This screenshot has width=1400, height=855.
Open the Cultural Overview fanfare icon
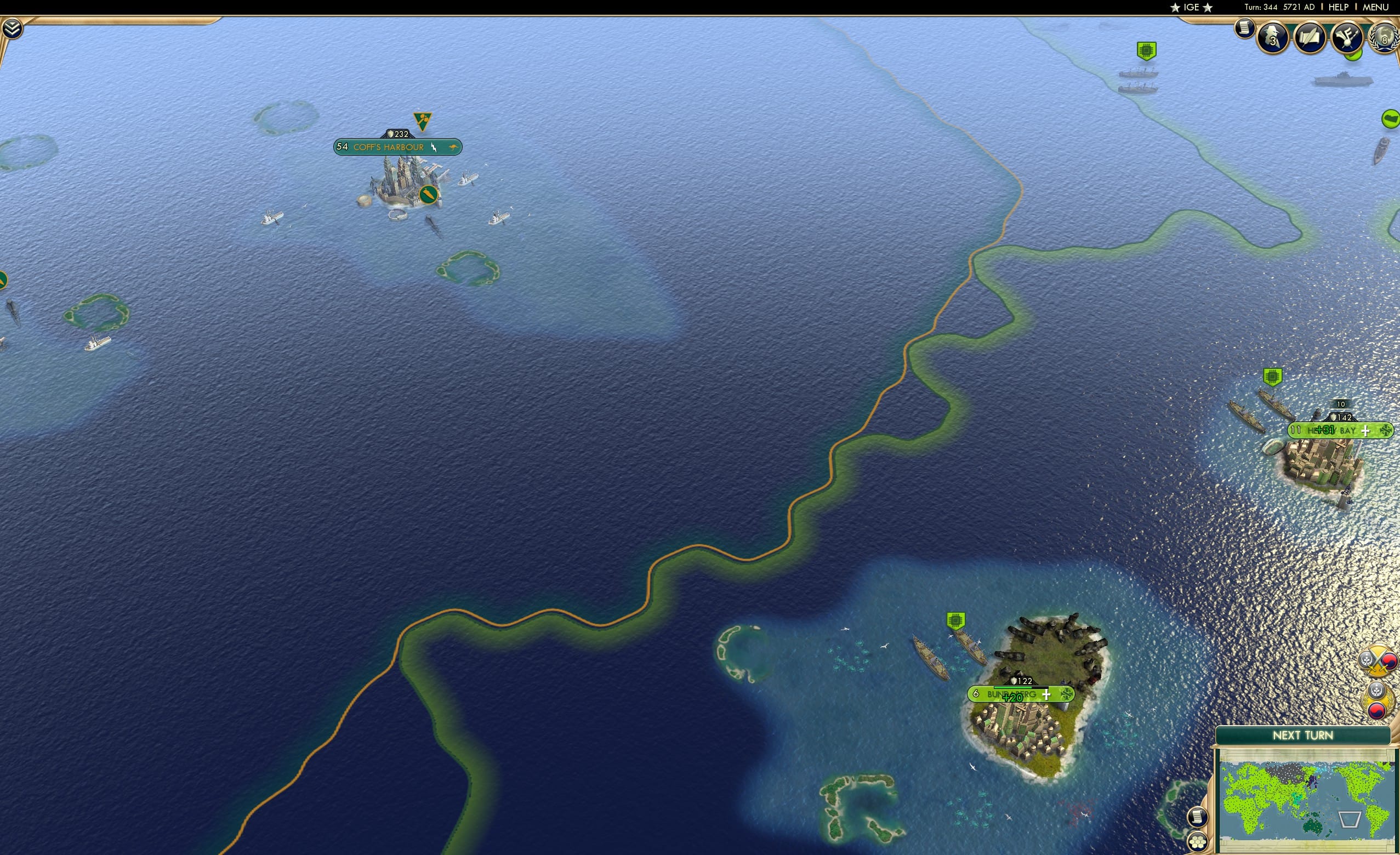(x=1347, y=37)
